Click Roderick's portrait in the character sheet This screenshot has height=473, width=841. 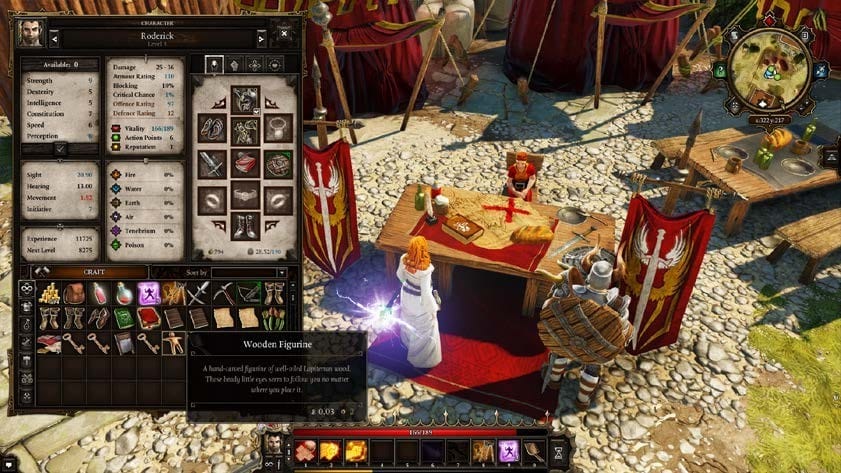point(32,33)
